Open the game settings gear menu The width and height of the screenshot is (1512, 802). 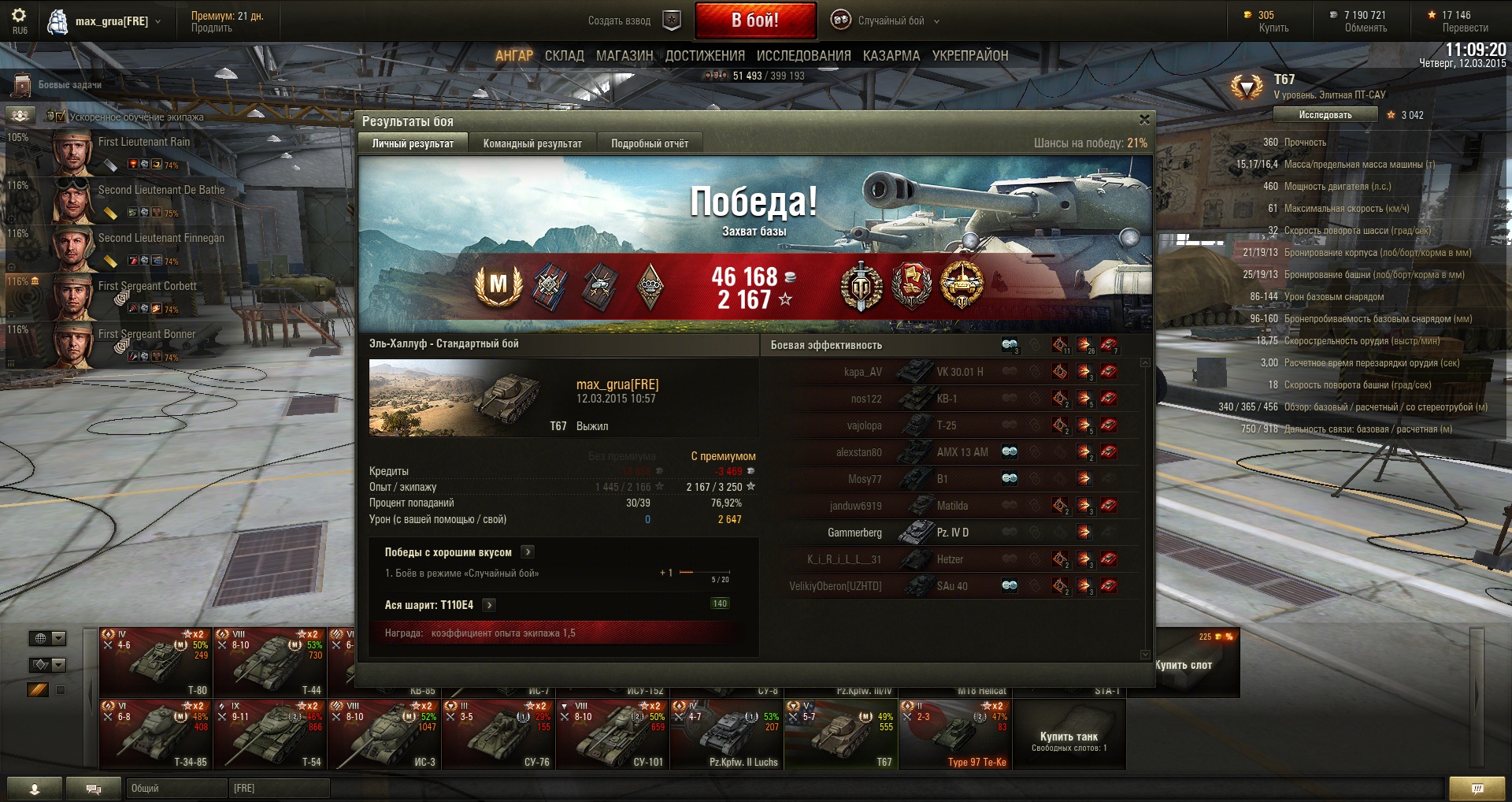point(19,16)
